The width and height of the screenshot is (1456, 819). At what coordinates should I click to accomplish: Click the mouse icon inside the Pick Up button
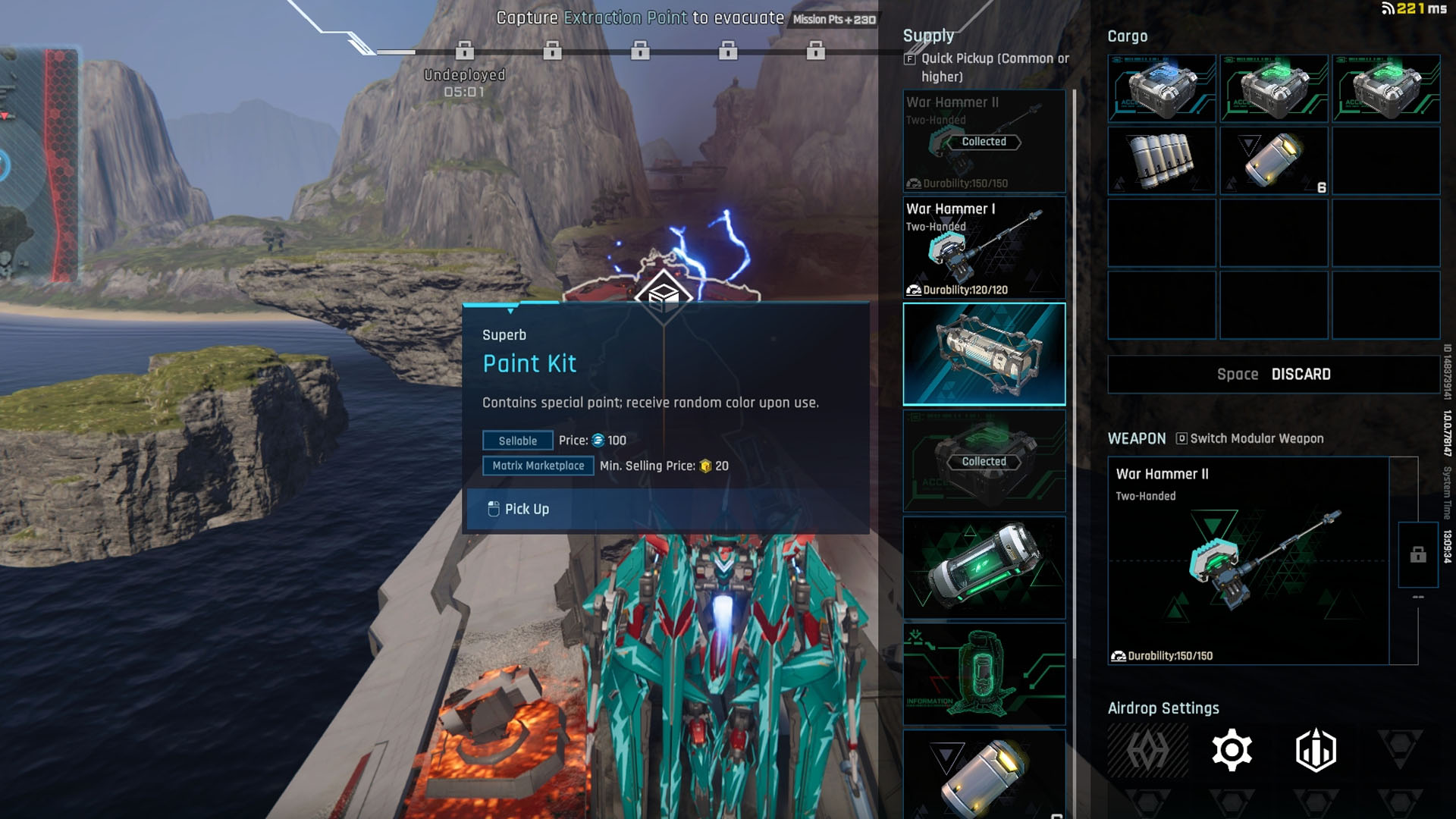[x=494, y=509]
